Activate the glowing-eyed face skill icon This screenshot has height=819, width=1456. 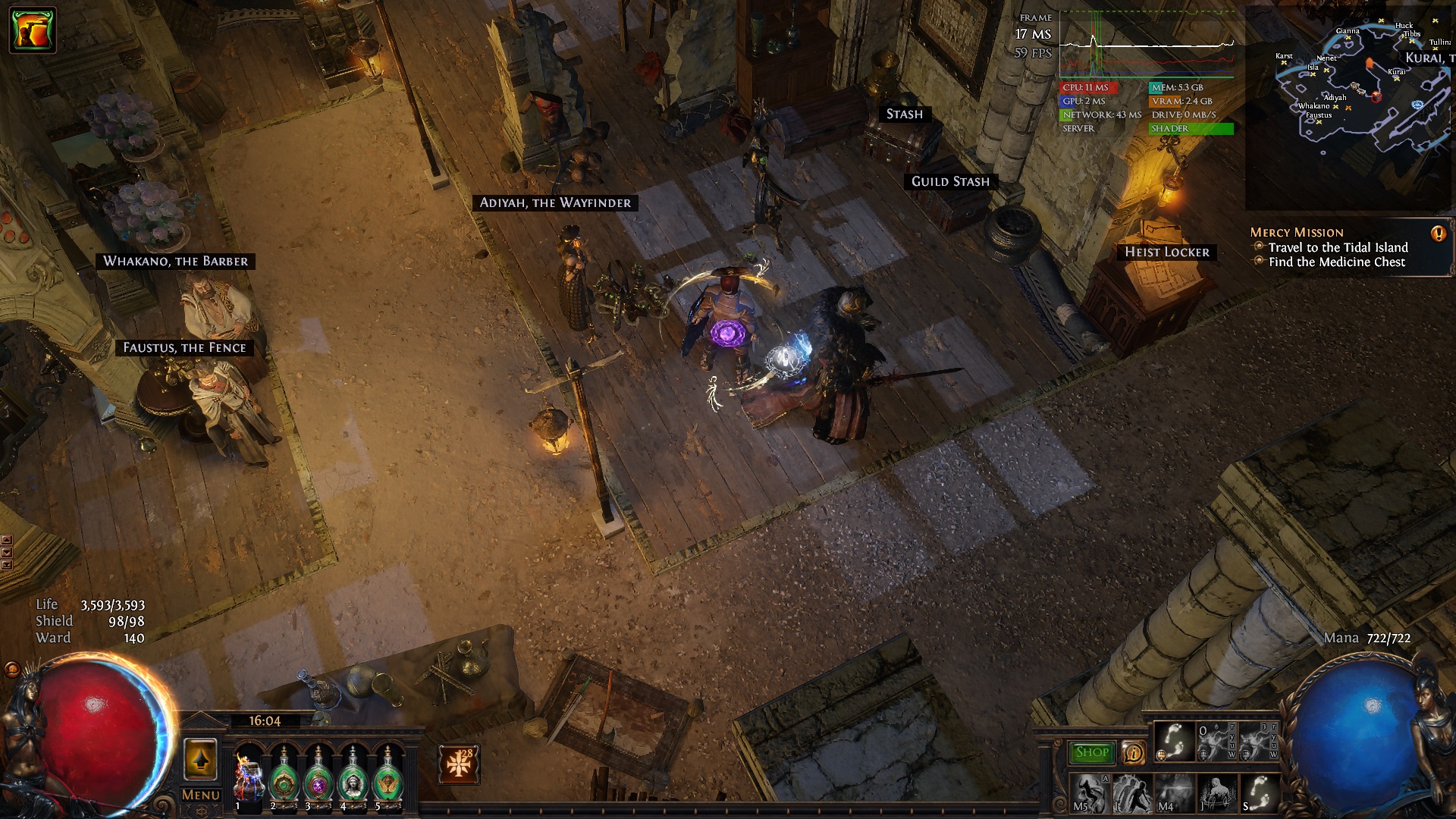tap(1174, 793)
